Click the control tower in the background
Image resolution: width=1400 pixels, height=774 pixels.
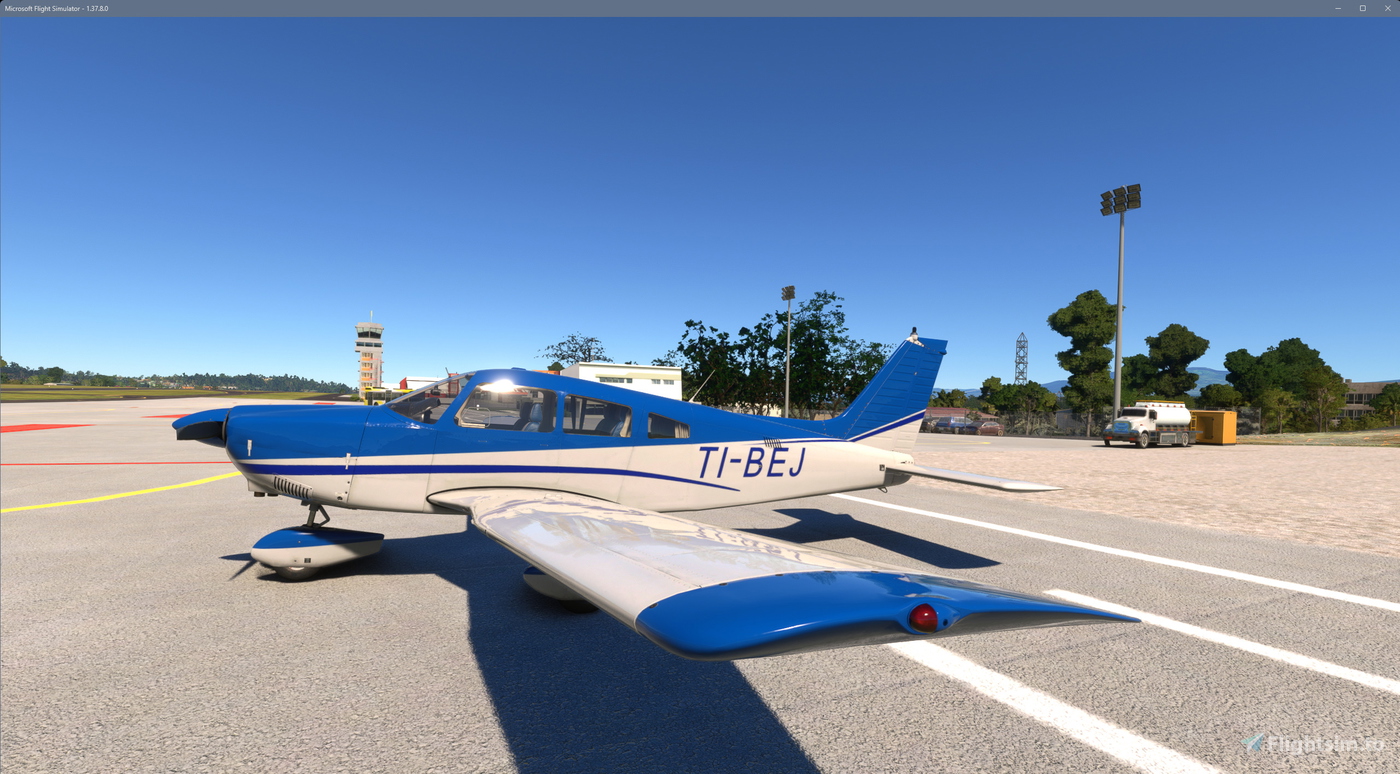pyautogui.click(x=370, y=350)
